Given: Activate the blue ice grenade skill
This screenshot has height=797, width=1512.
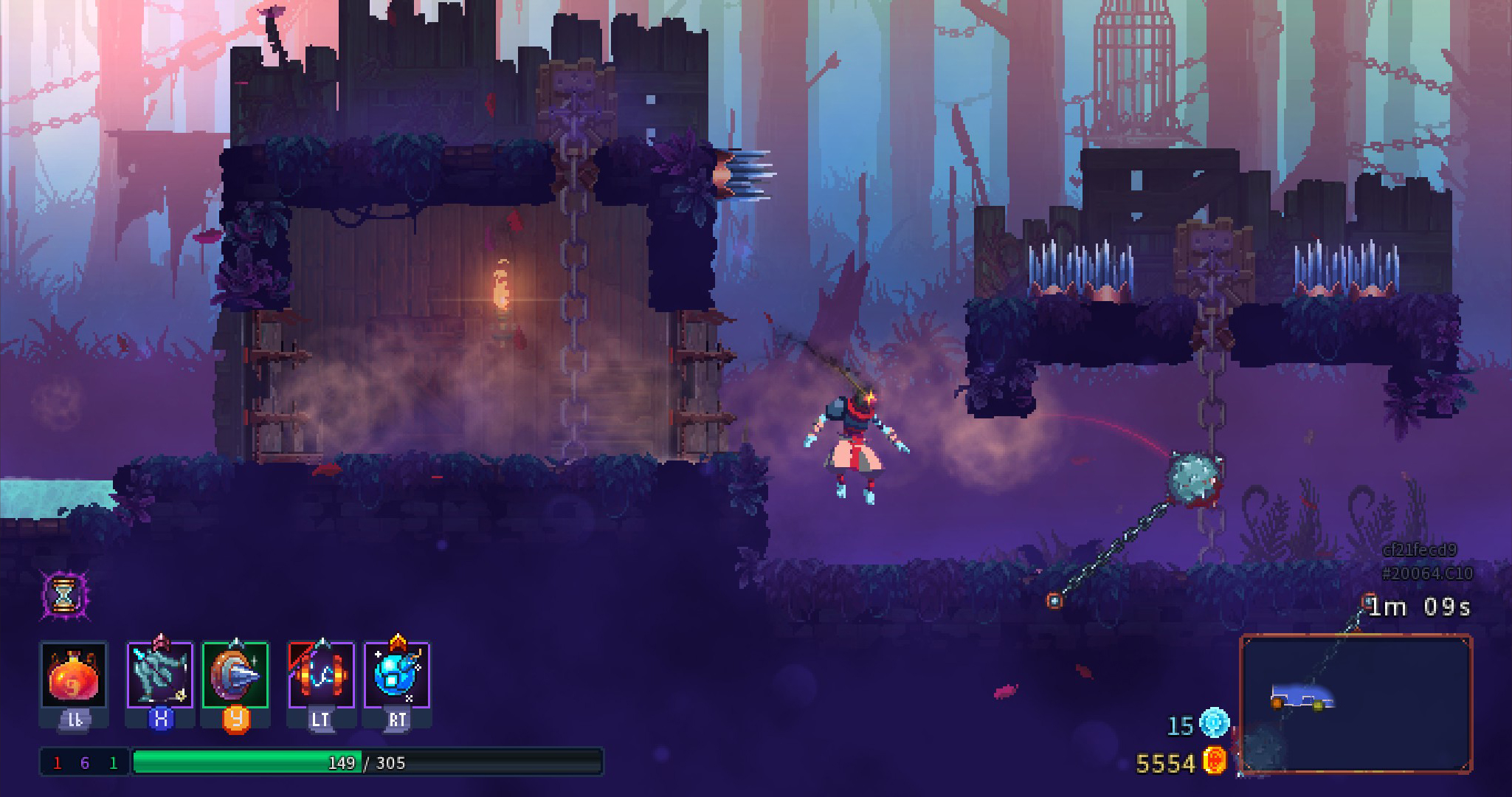Looking at the screenshot, I should (x=397, y=674).
